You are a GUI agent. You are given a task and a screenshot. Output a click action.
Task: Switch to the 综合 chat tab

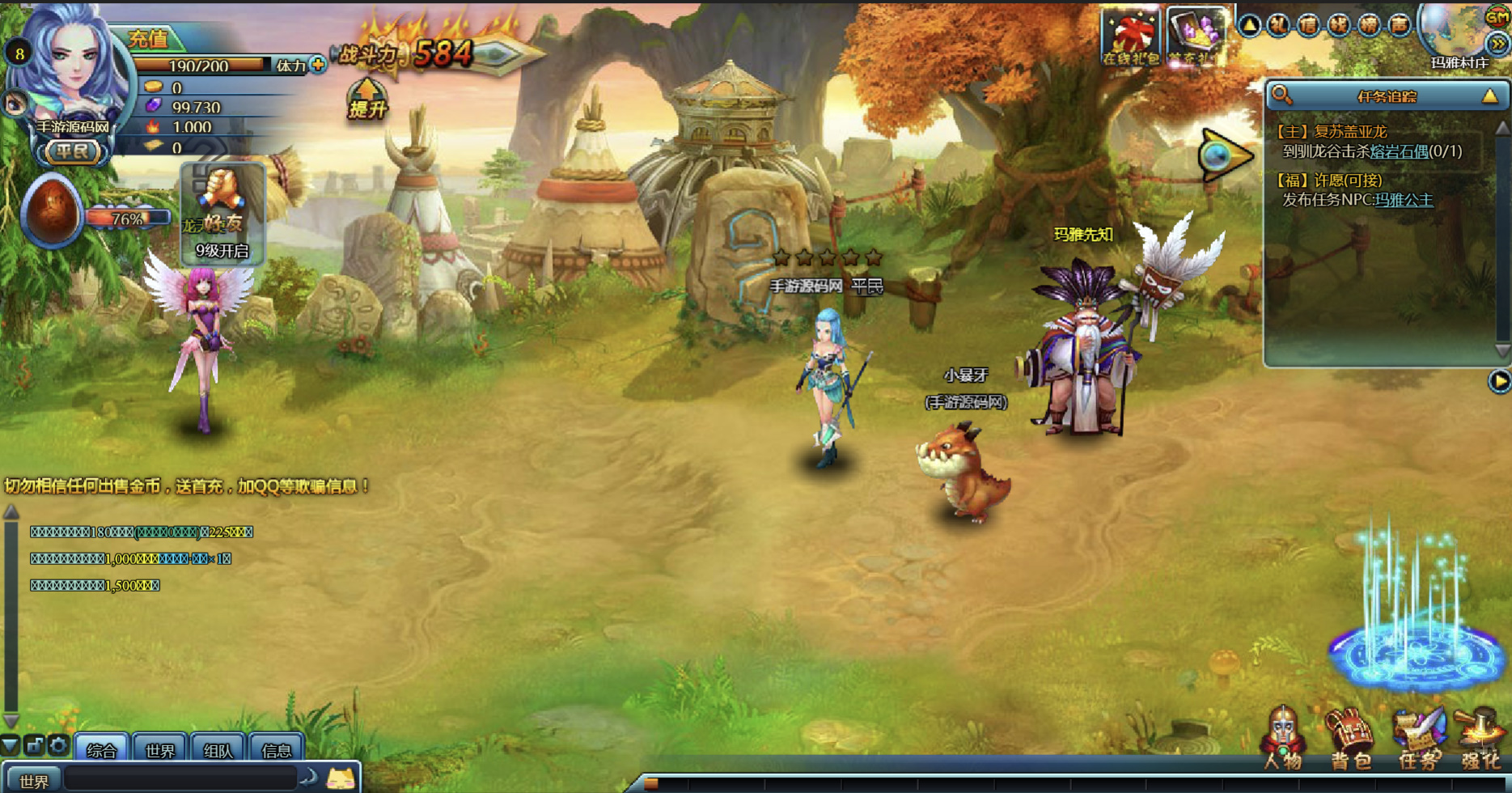101,749
